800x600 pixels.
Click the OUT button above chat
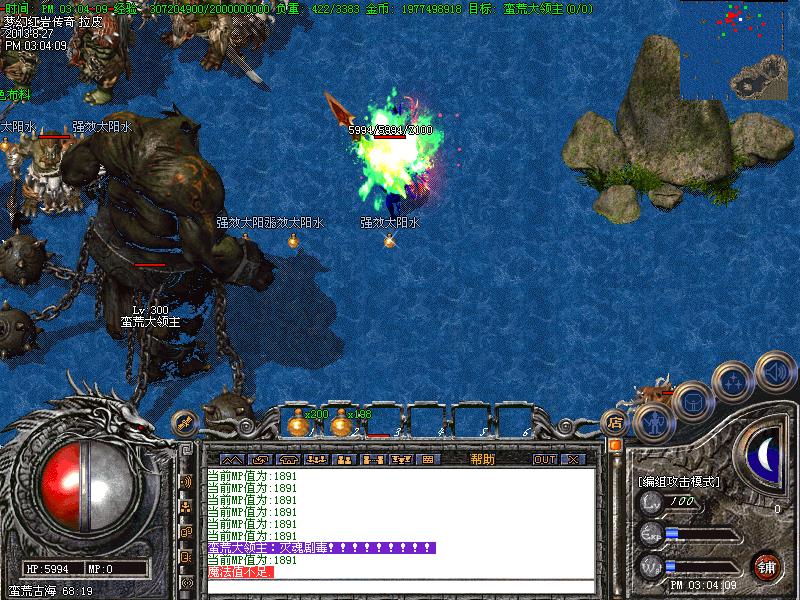pos(544,459)
